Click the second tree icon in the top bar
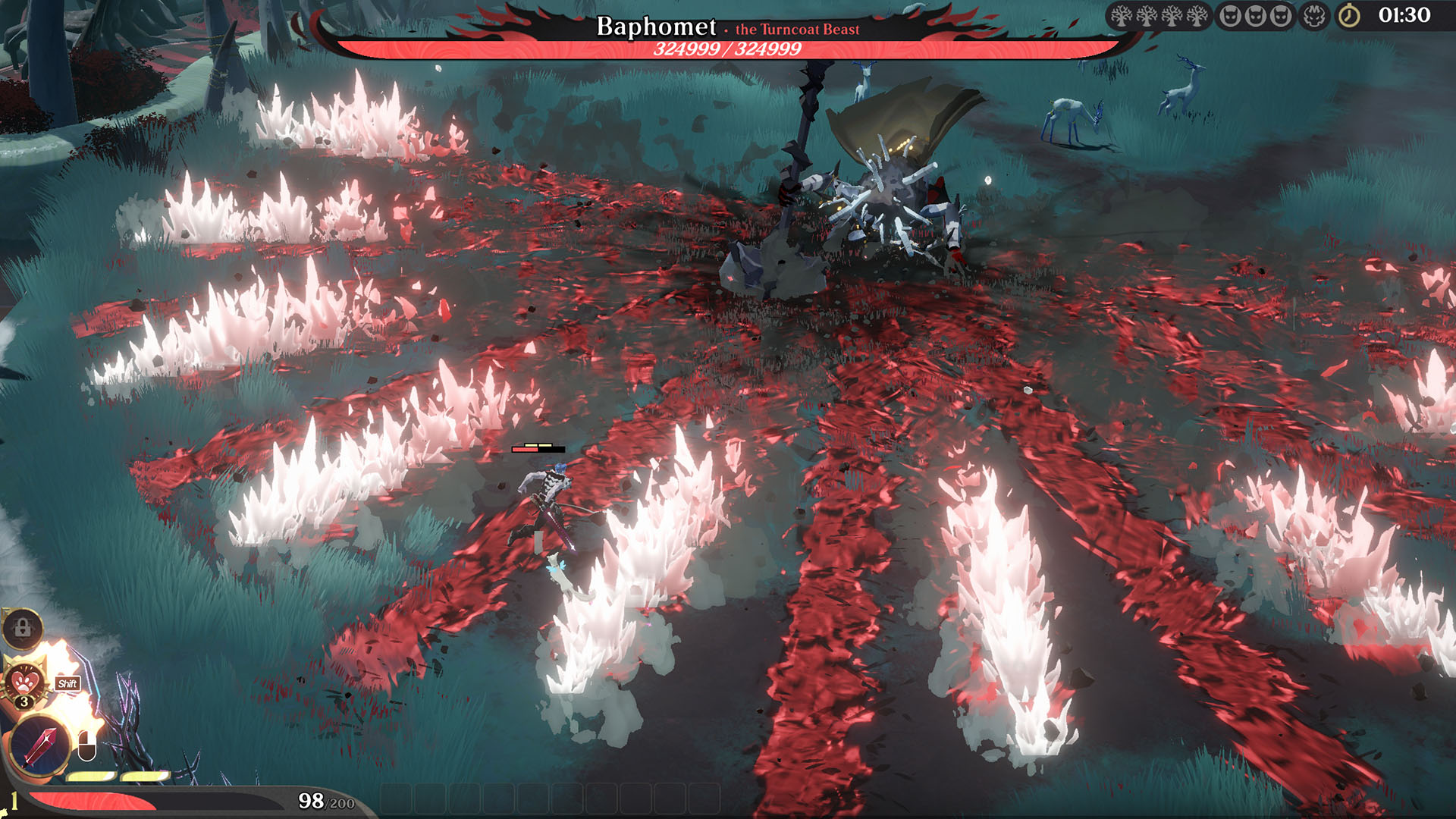Screen dimensions: 1456x819 click(x=1147, y=16)
